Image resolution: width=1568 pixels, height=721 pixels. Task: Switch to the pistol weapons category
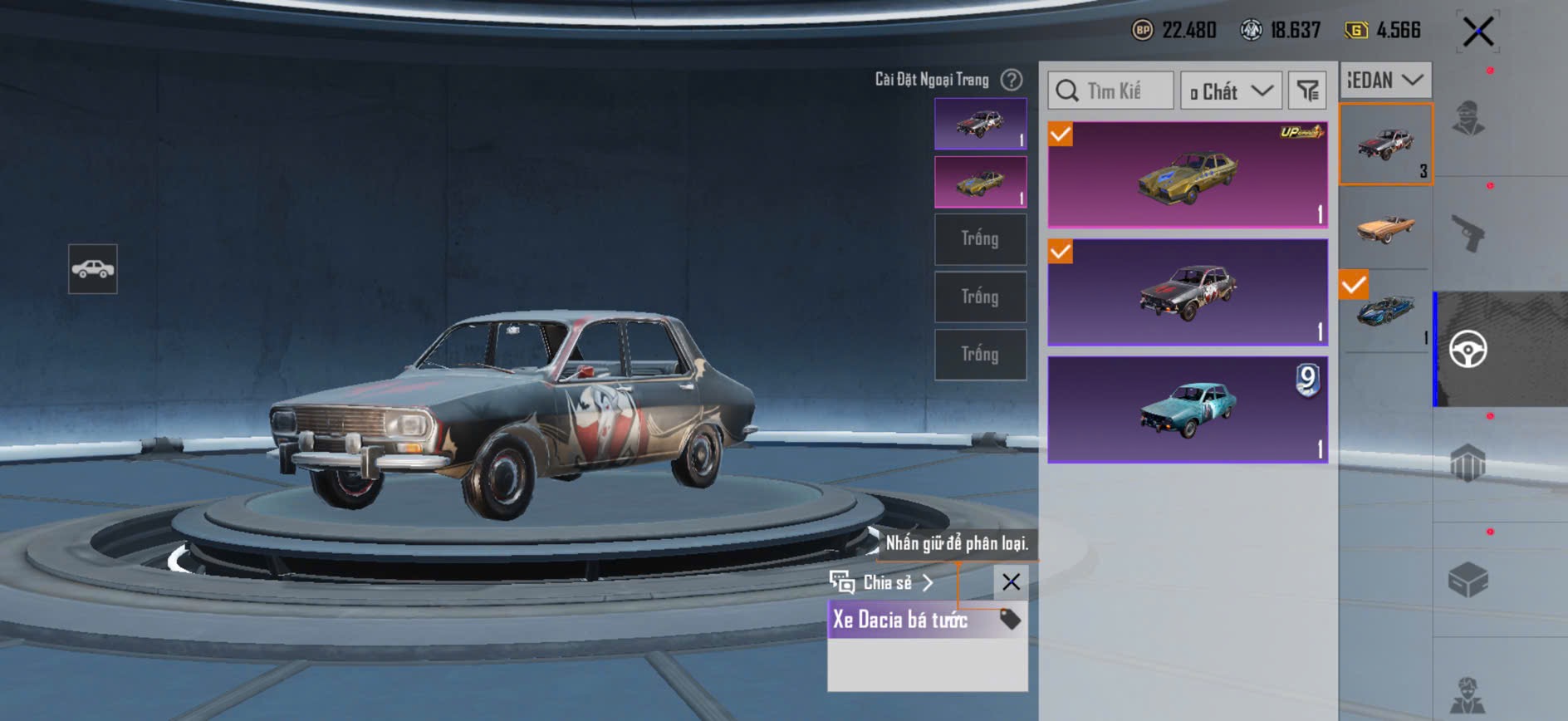tap(1468, 233)
